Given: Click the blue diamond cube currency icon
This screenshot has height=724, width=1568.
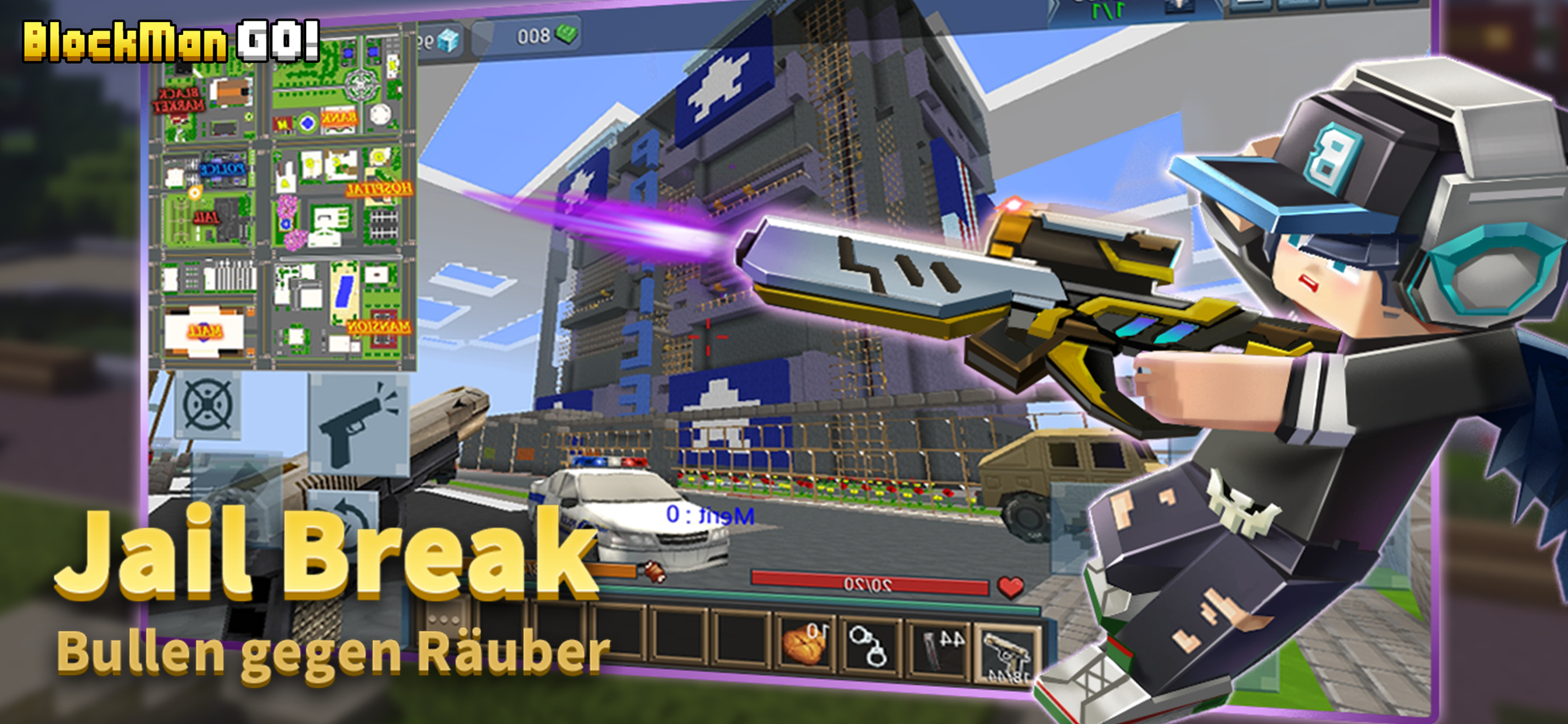Looking at the screenshot, I should [449, 40].
